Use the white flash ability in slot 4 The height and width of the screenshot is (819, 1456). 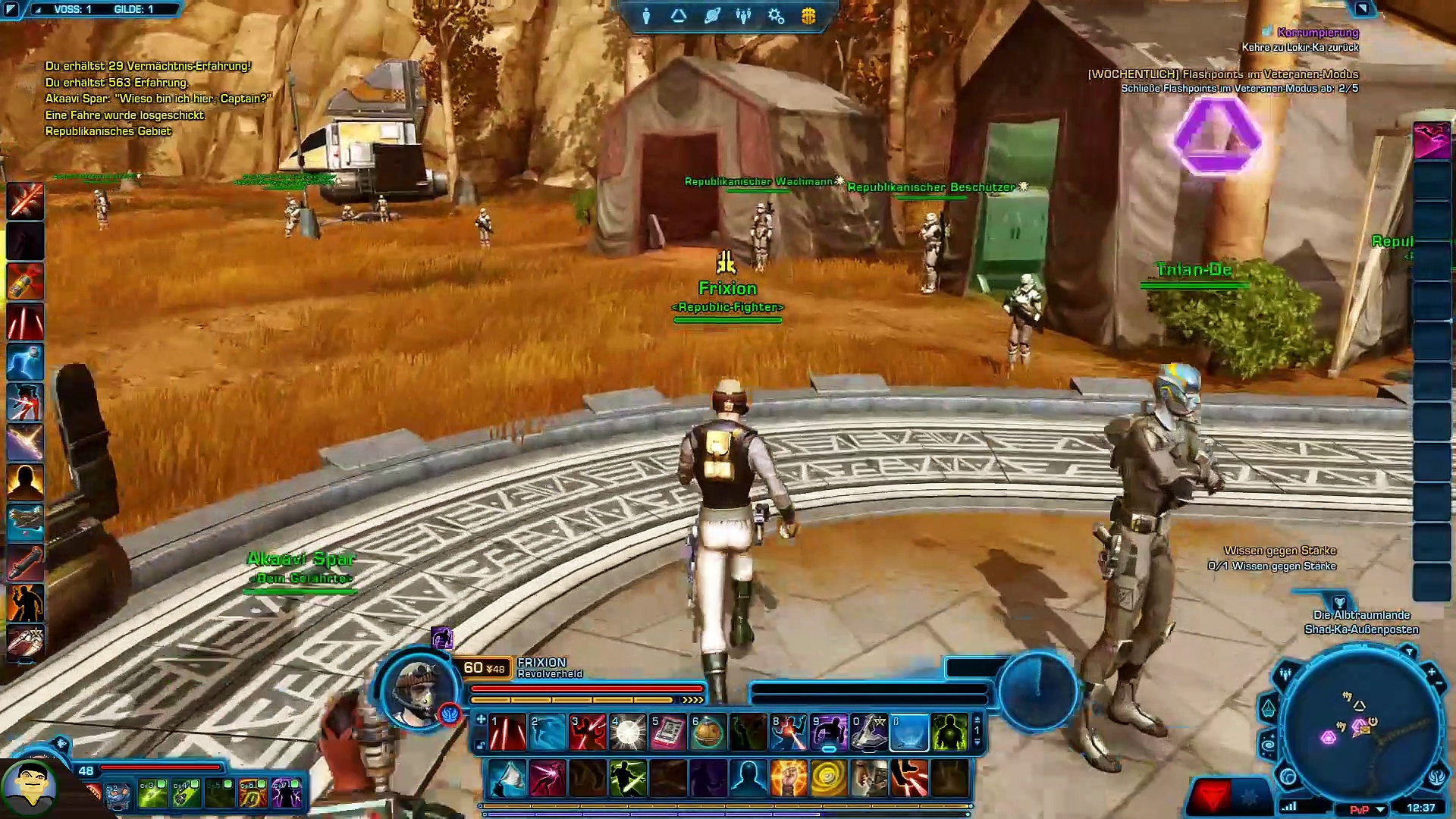tap(628, 733)
